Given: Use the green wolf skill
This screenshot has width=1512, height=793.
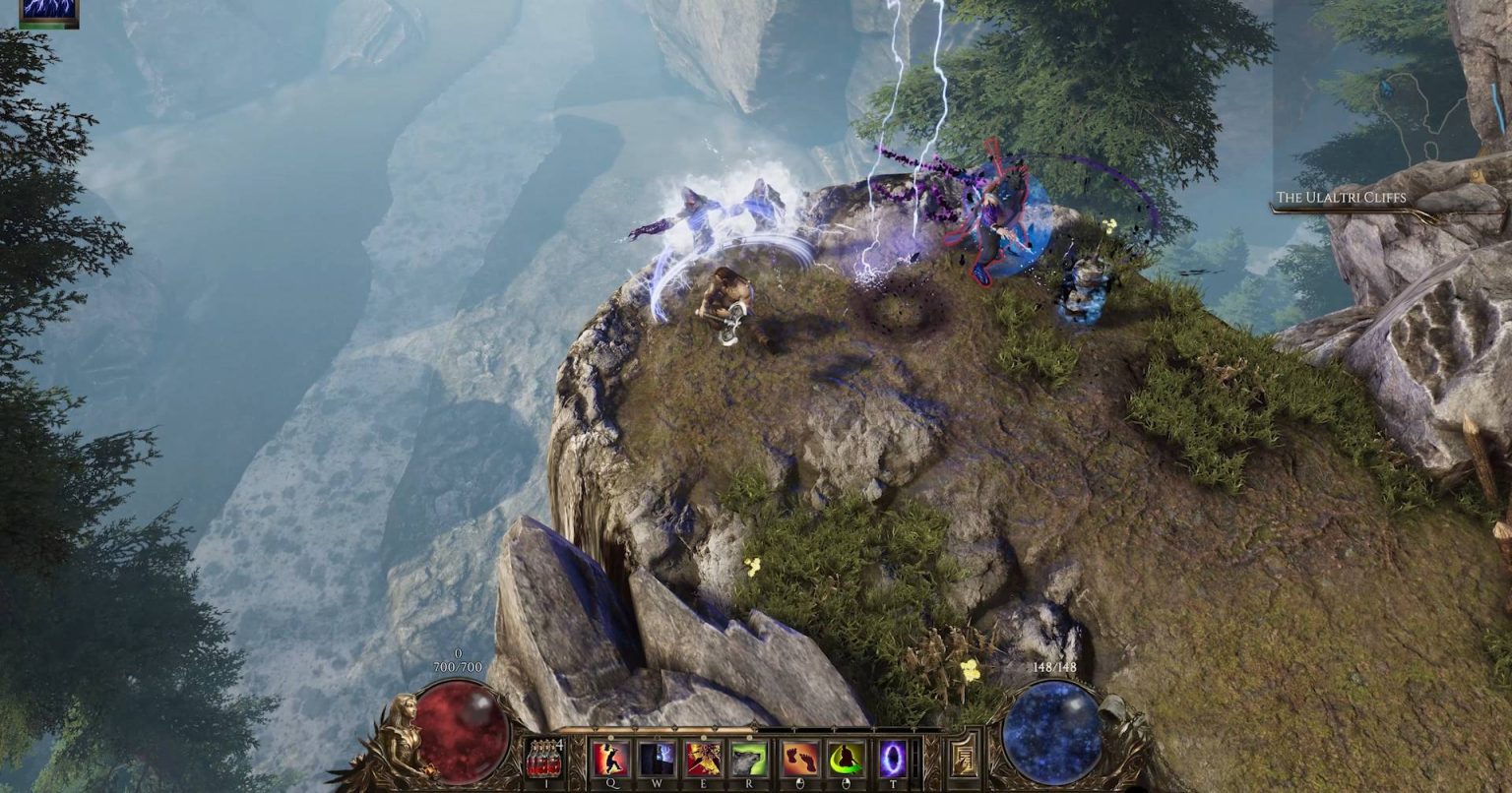Looking at the screenshot, I should [750, 760].
